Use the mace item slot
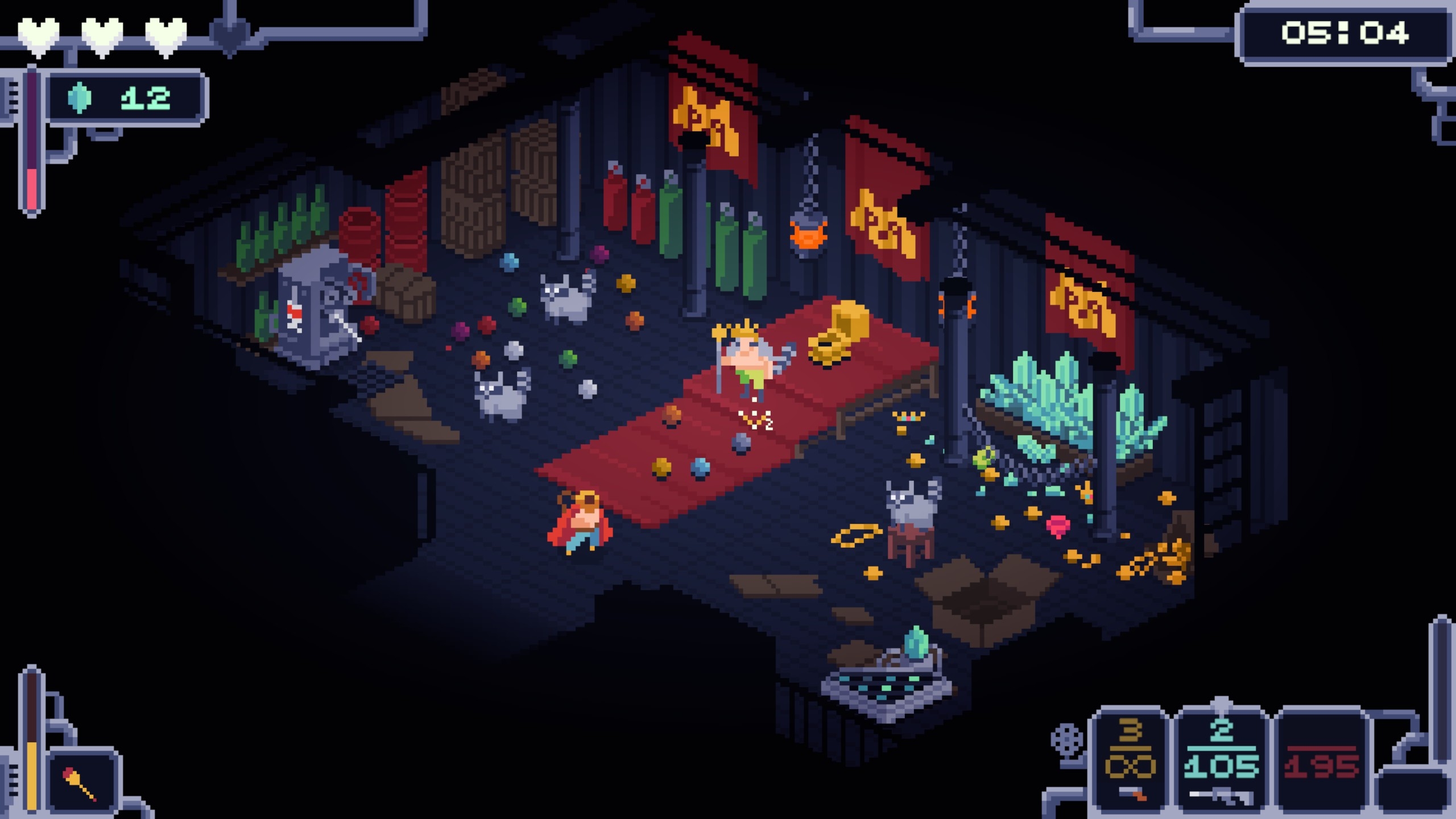The height and width of the screenshot is (819, 1456). [82, 781]
